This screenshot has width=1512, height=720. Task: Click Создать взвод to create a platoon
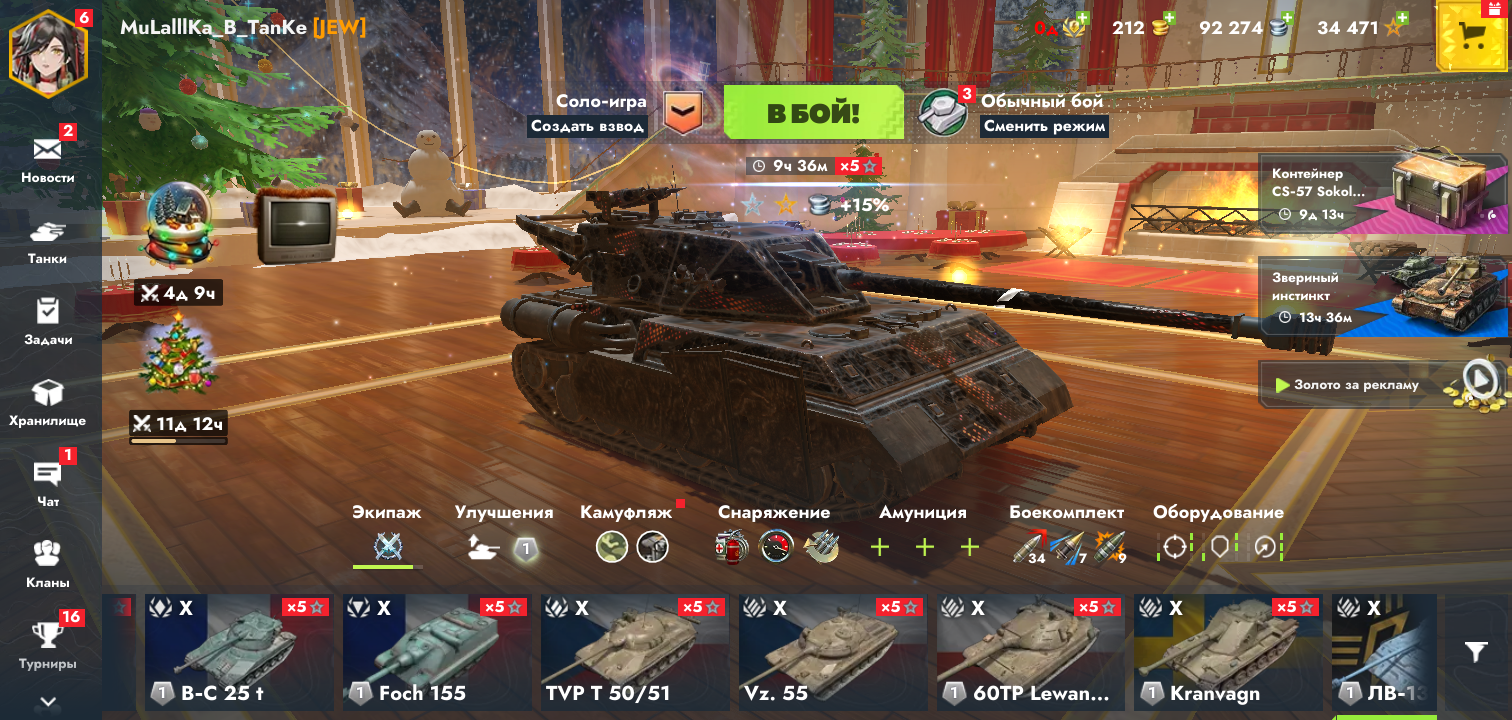(x=587, y=126)
